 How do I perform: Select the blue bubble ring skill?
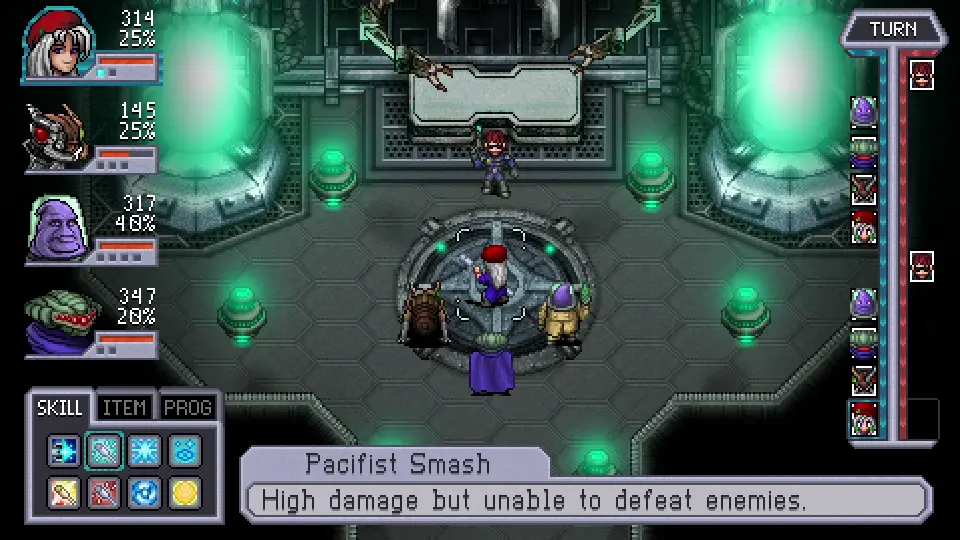tap(184, 452)
